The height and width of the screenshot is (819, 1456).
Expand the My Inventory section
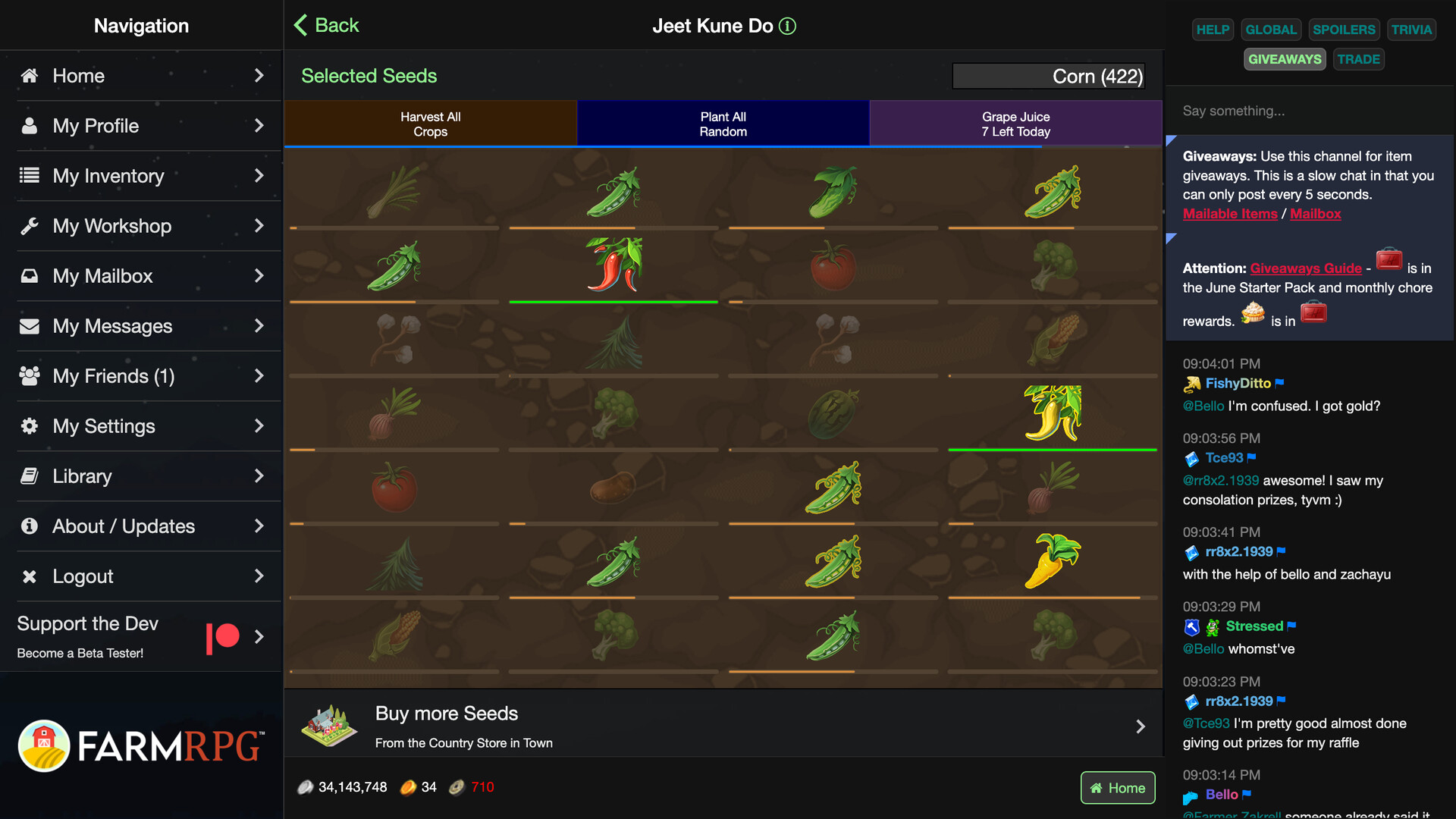point(259,175)
